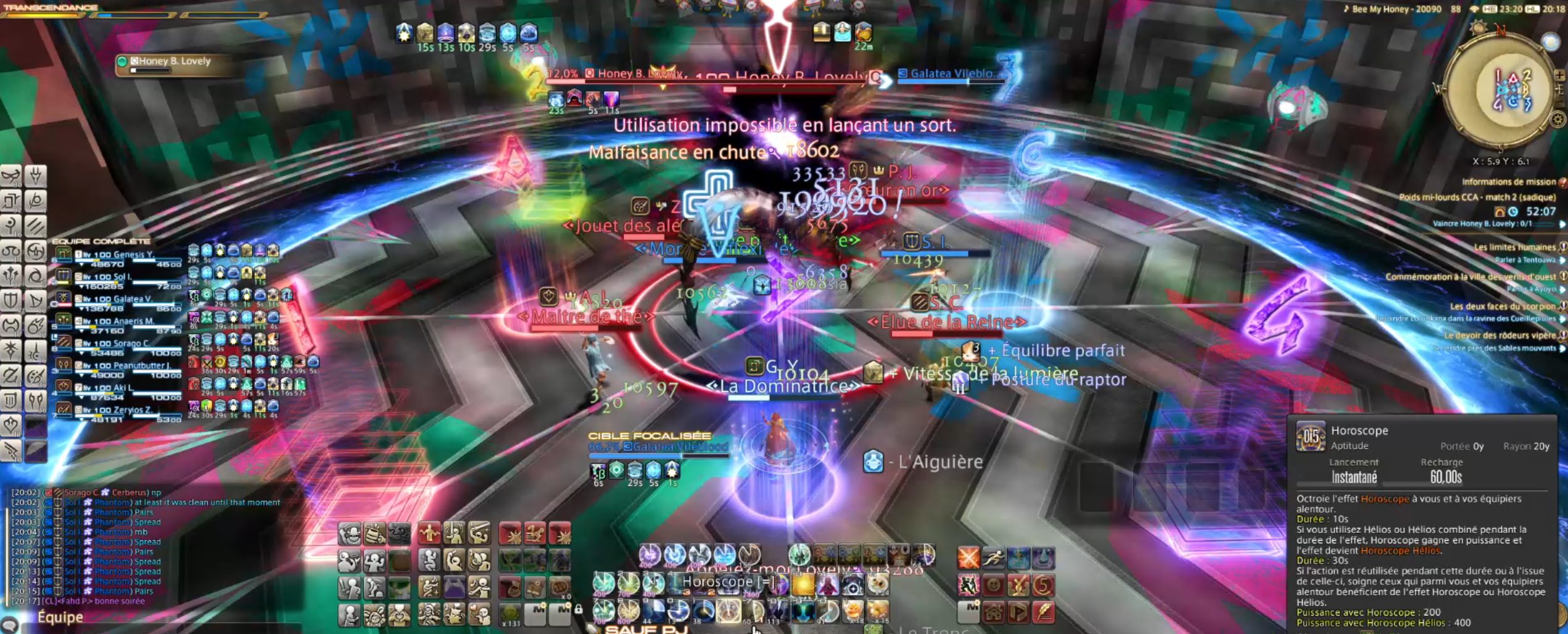Open Informations de mission duty tracker

point(1508,182)
